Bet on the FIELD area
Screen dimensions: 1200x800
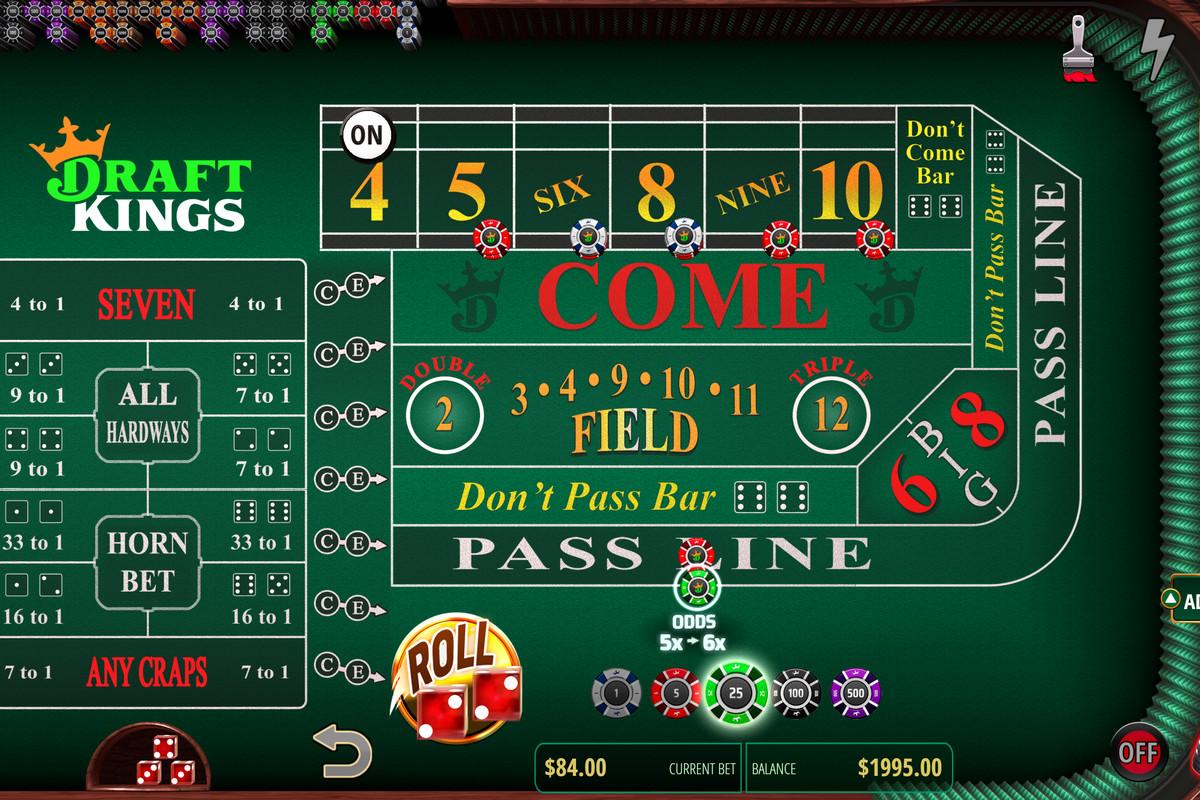point(635,428)
